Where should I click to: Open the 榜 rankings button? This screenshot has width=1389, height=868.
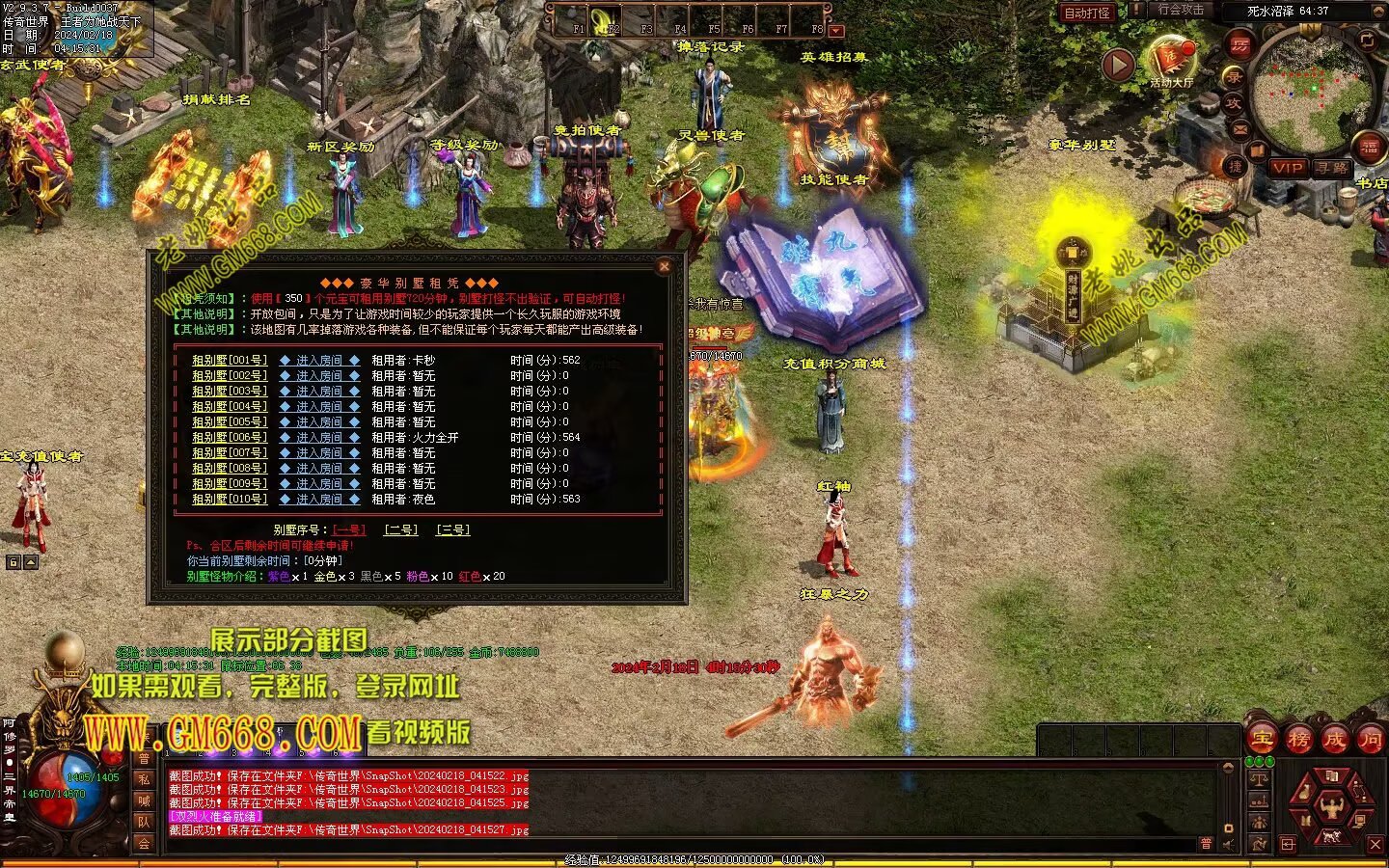click(x=1298, y=740)
